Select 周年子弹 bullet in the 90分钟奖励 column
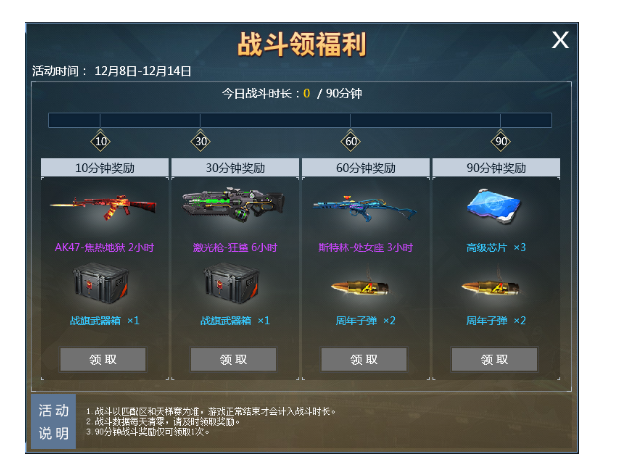633x464 pixels. [495, 288]
